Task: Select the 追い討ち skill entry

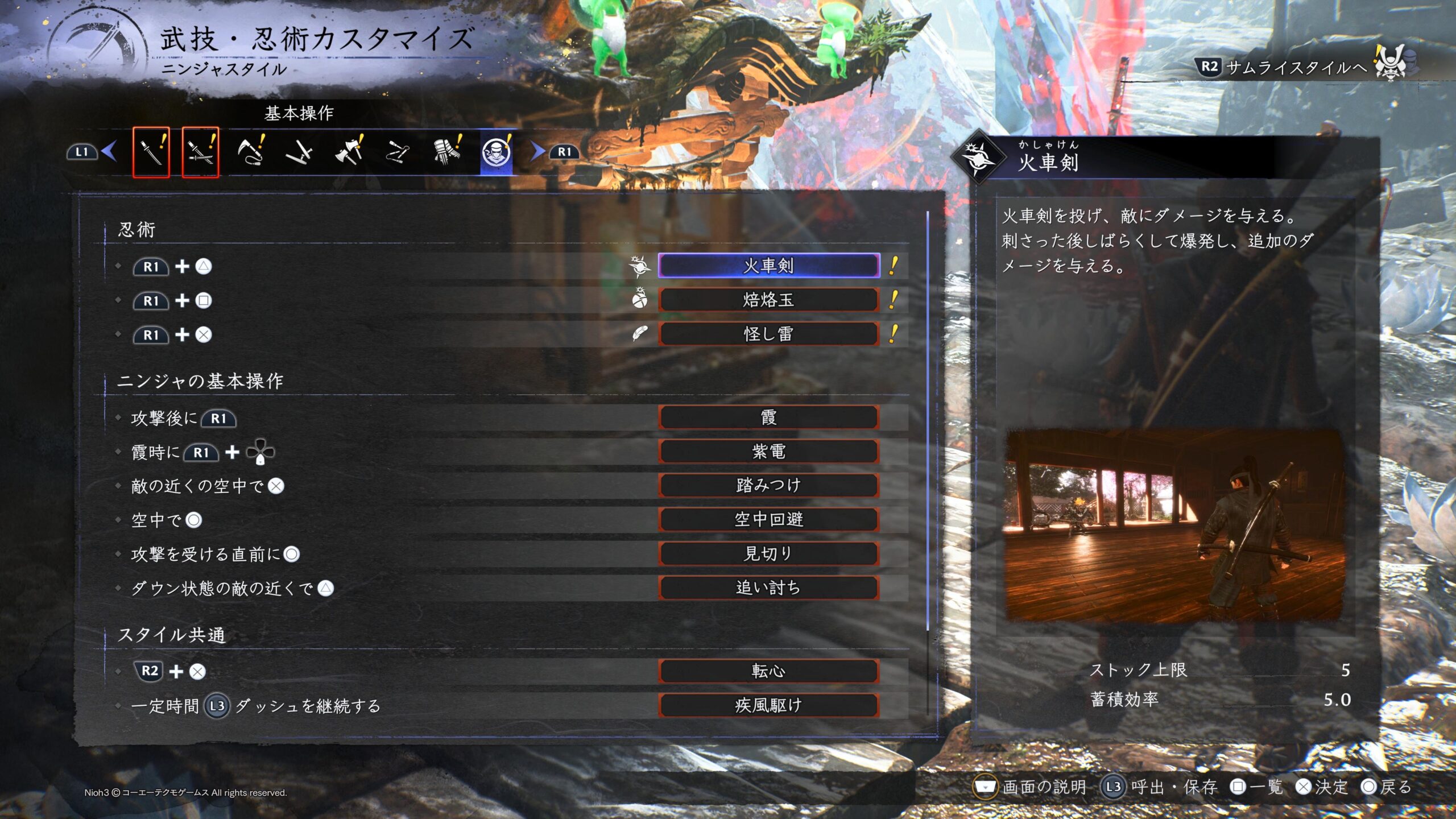Action: pyautogui.click(x=768, y=588)
